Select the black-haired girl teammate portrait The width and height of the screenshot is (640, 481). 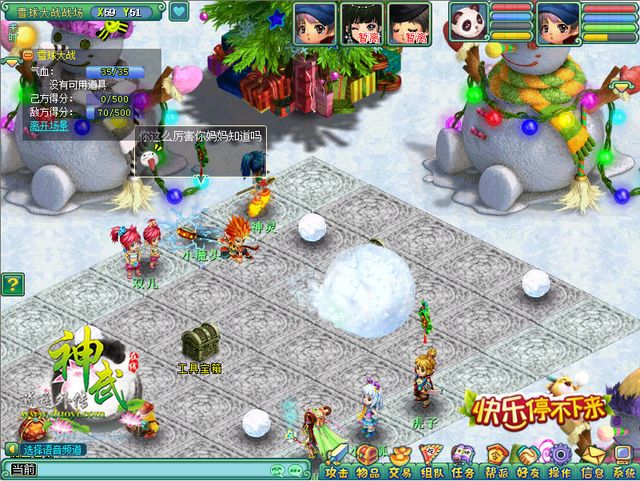pyautogui.click(x=361, y=23)
